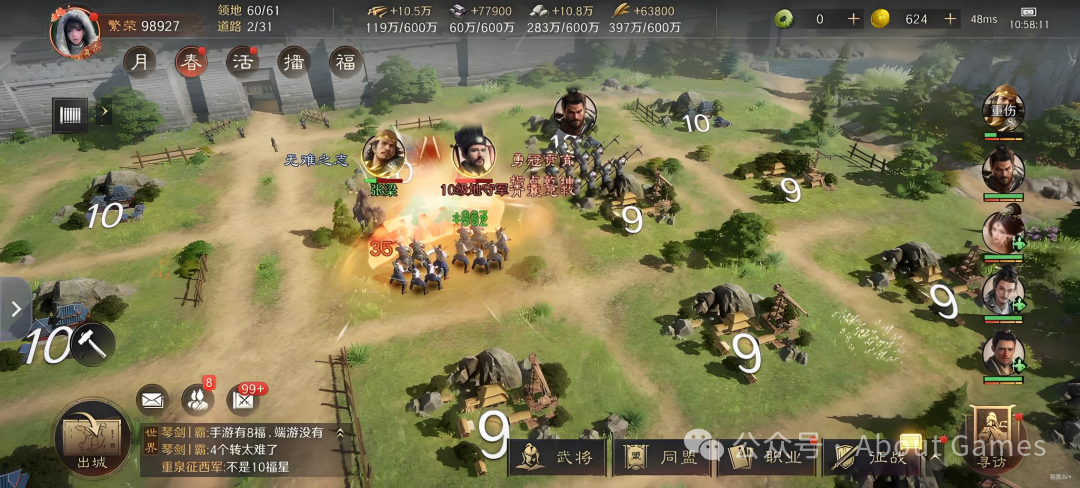Image resolution: width=1080 pixels, height=488 pixels.
Task: Open the 播 broadcast icon
Action: tap(294, 62)
